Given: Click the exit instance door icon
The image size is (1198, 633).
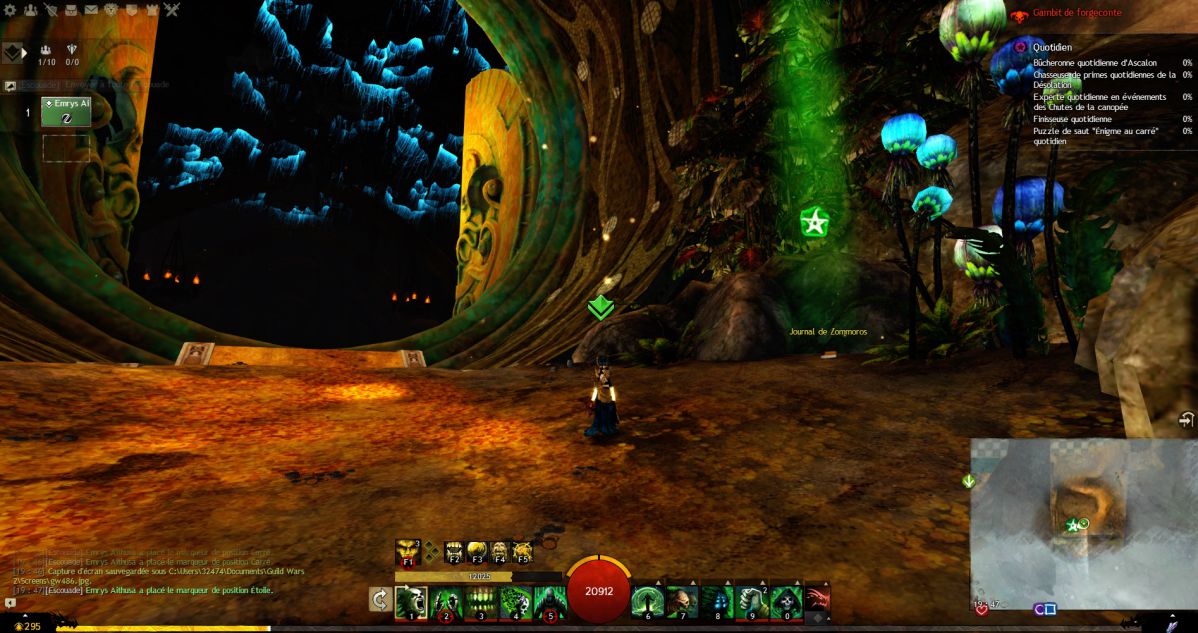Looking at the screenshot, I should coord(1186,419).
